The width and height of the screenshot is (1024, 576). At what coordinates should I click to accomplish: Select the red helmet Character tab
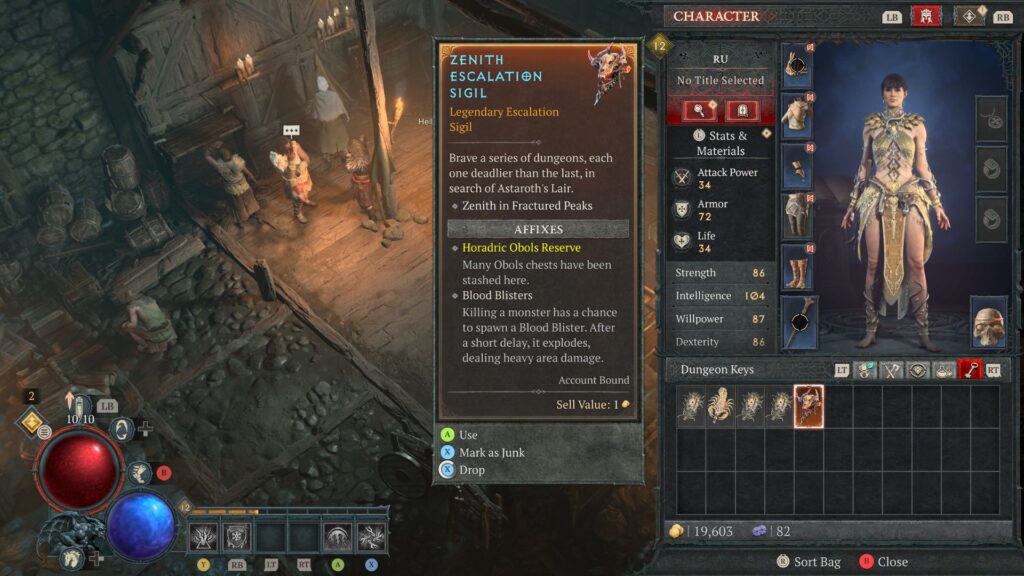[926, 16]
